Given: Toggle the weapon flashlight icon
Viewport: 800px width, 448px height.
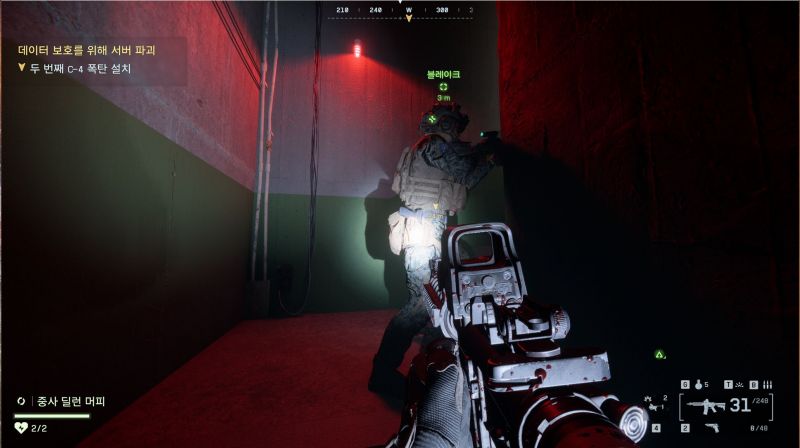Looking at the screenshot, I should click(741, 384).
